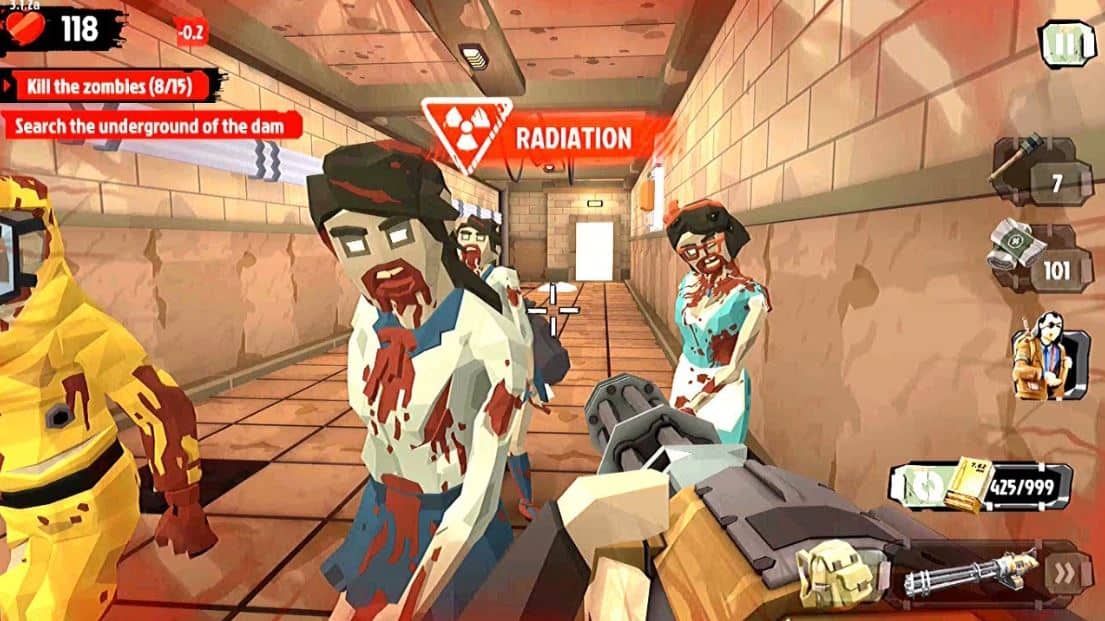
Task: Select the Search the underground objective
Action: [152, 126]
